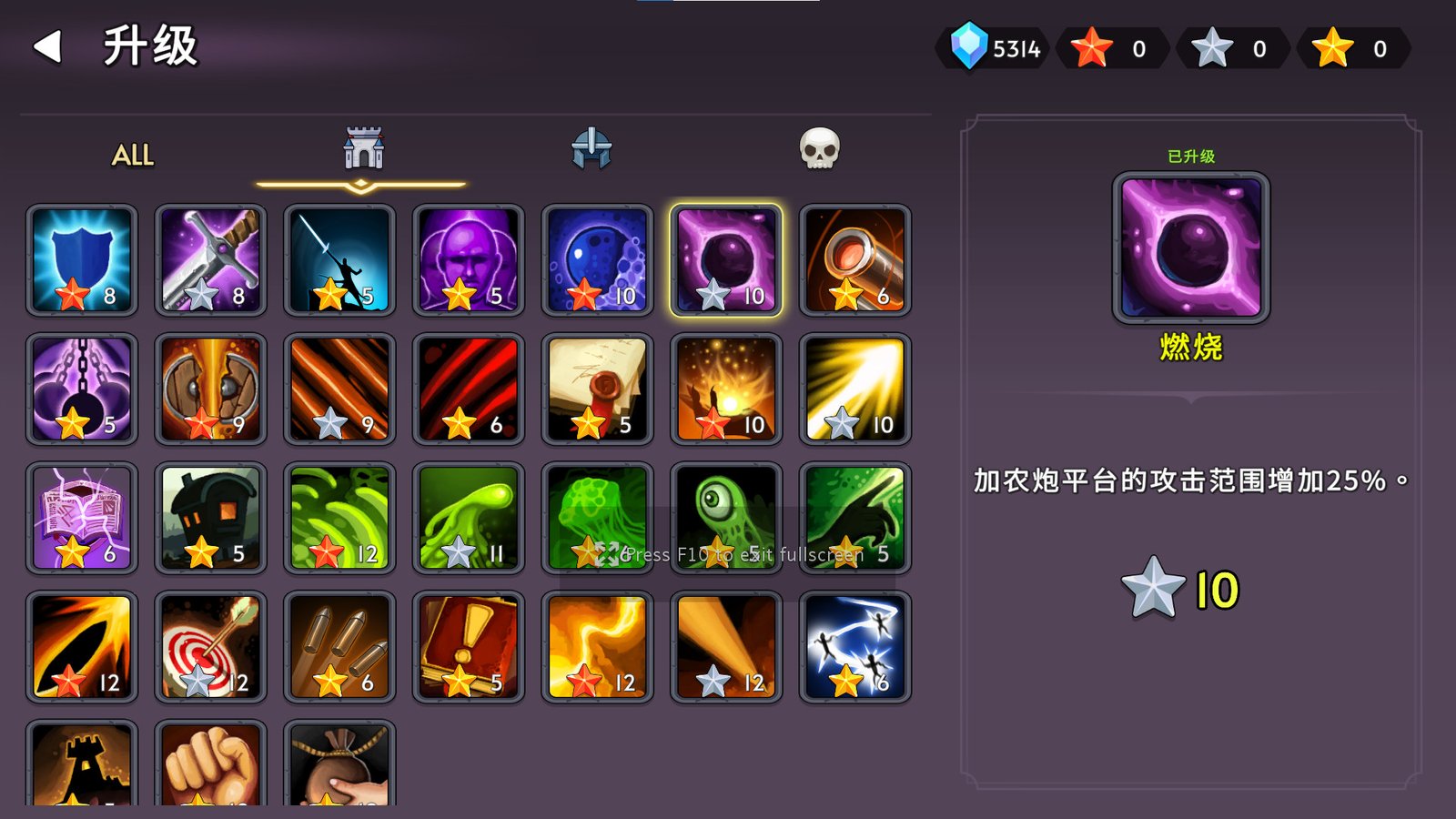Select the blue lightning soldiers skill
Screen dimensions: 1456x819
tap(855, 646)
